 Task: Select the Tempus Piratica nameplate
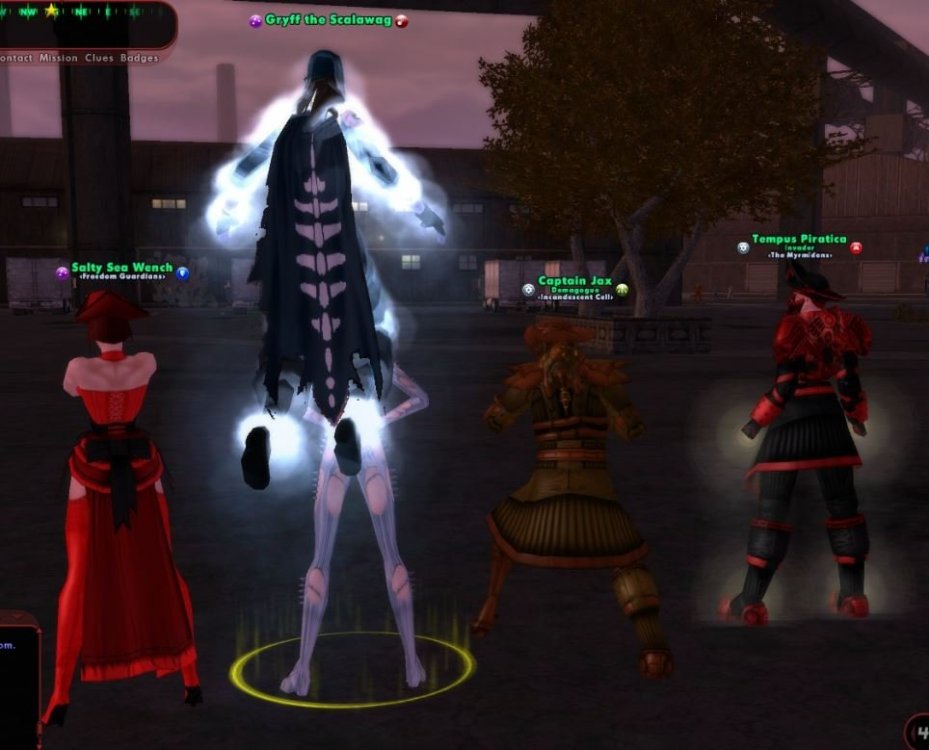point(799,240)
